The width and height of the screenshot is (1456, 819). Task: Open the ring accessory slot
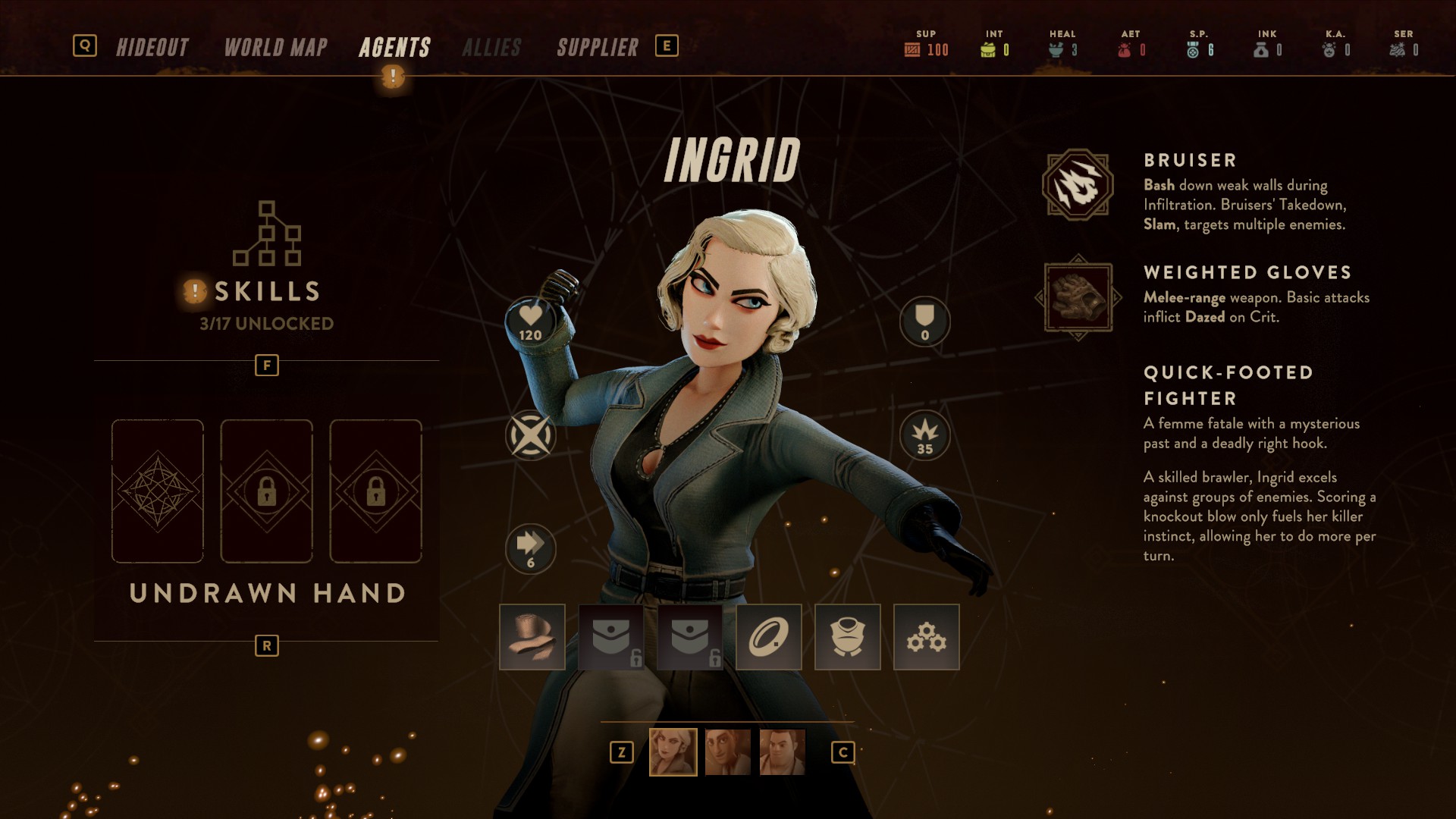769,637
